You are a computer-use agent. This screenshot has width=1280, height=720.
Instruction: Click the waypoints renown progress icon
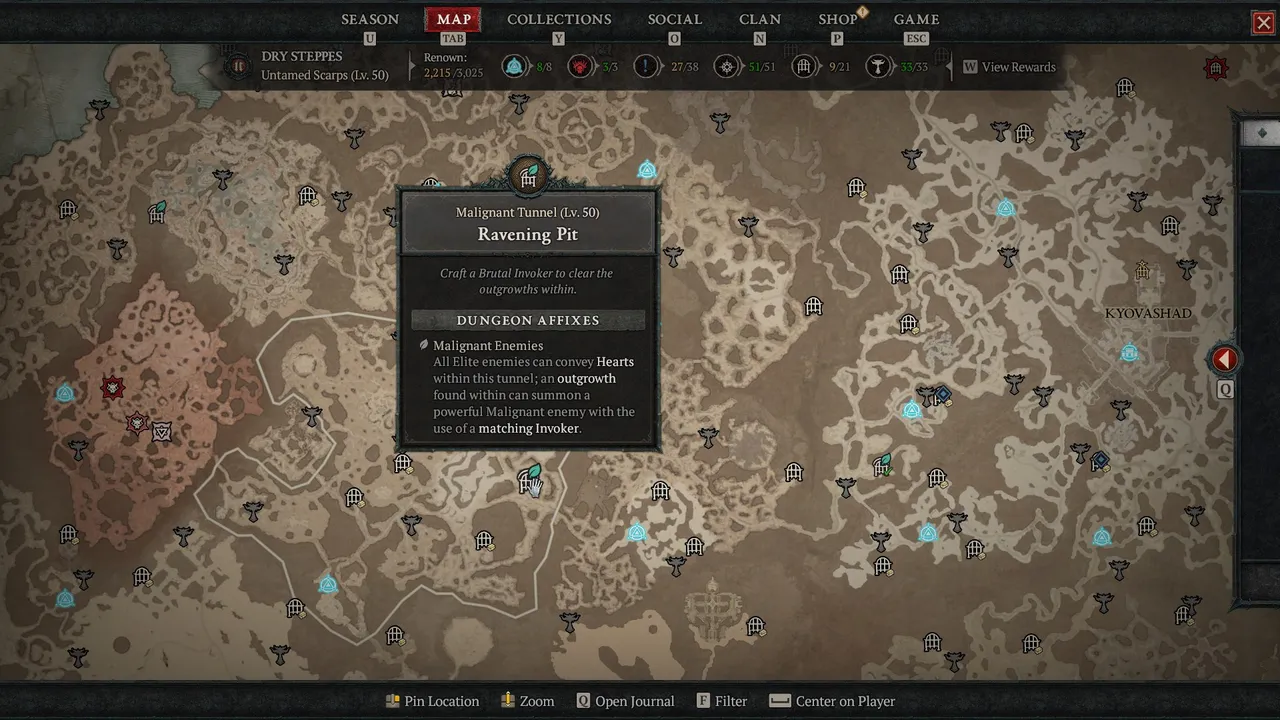[514, 67]
